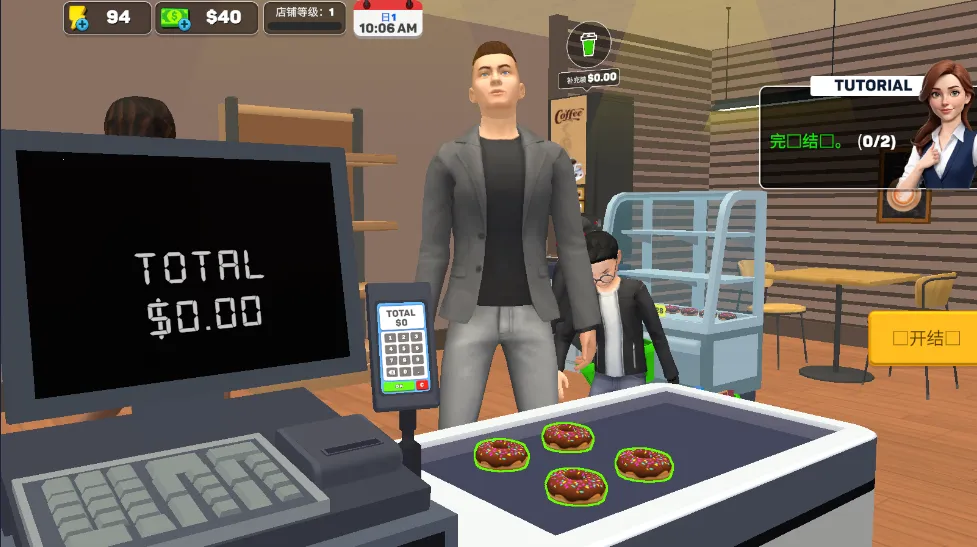
Task: Open the store level progress panel
Action: pos(305,18)
